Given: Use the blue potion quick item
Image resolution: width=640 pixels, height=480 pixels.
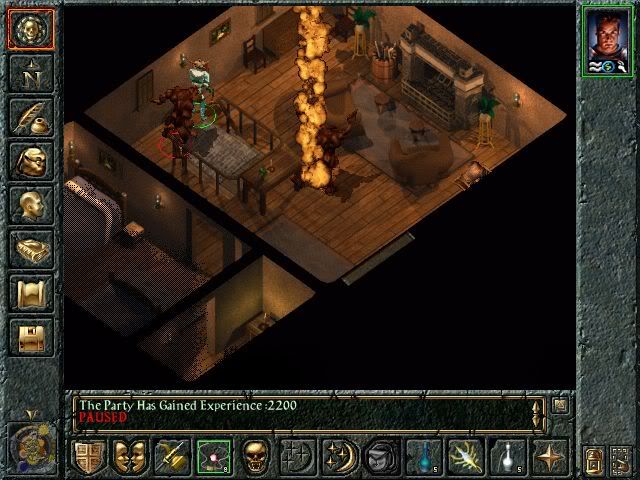Looking at the screenshot, I should 422,457.
